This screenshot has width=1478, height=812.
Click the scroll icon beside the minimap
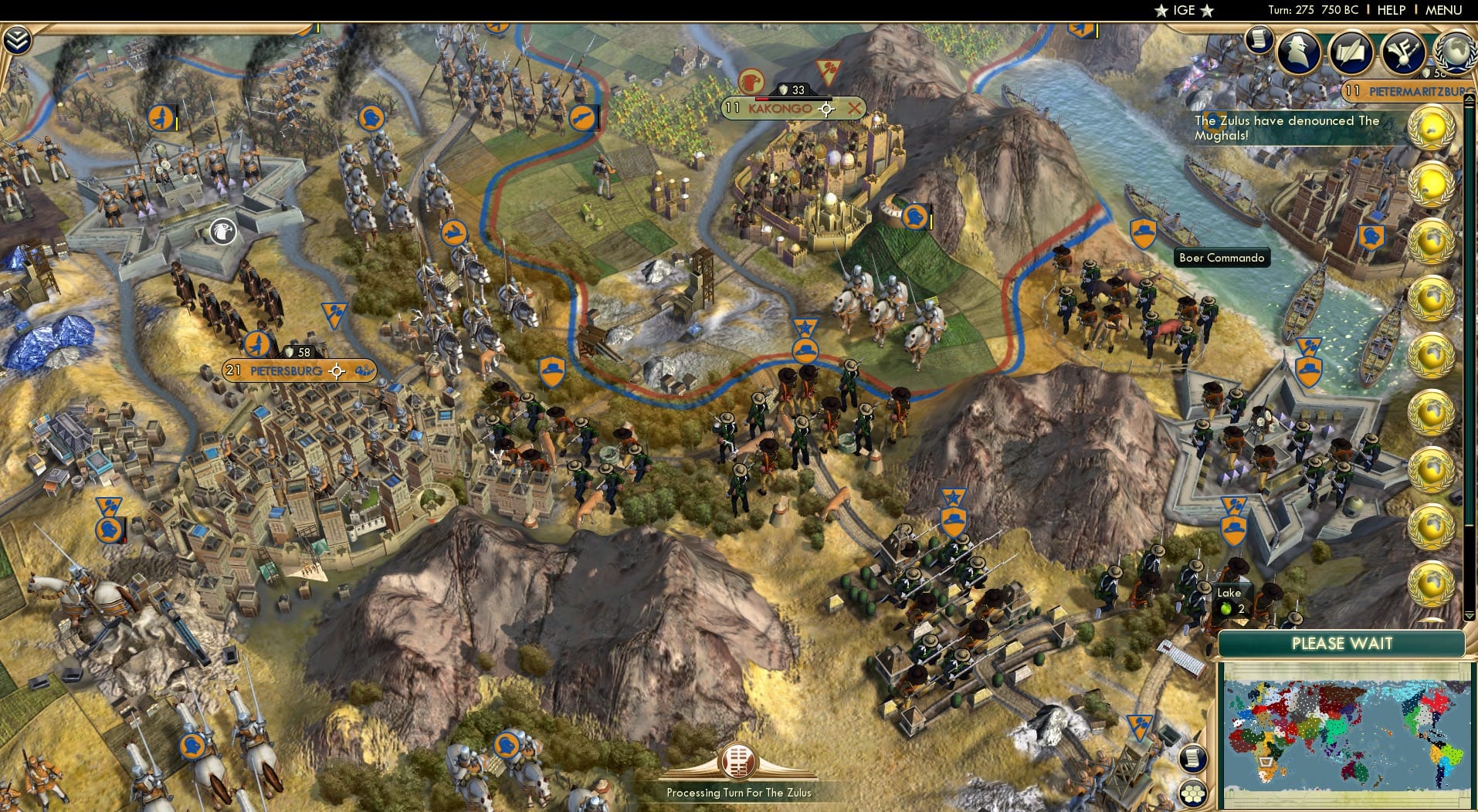point(1194,758)
